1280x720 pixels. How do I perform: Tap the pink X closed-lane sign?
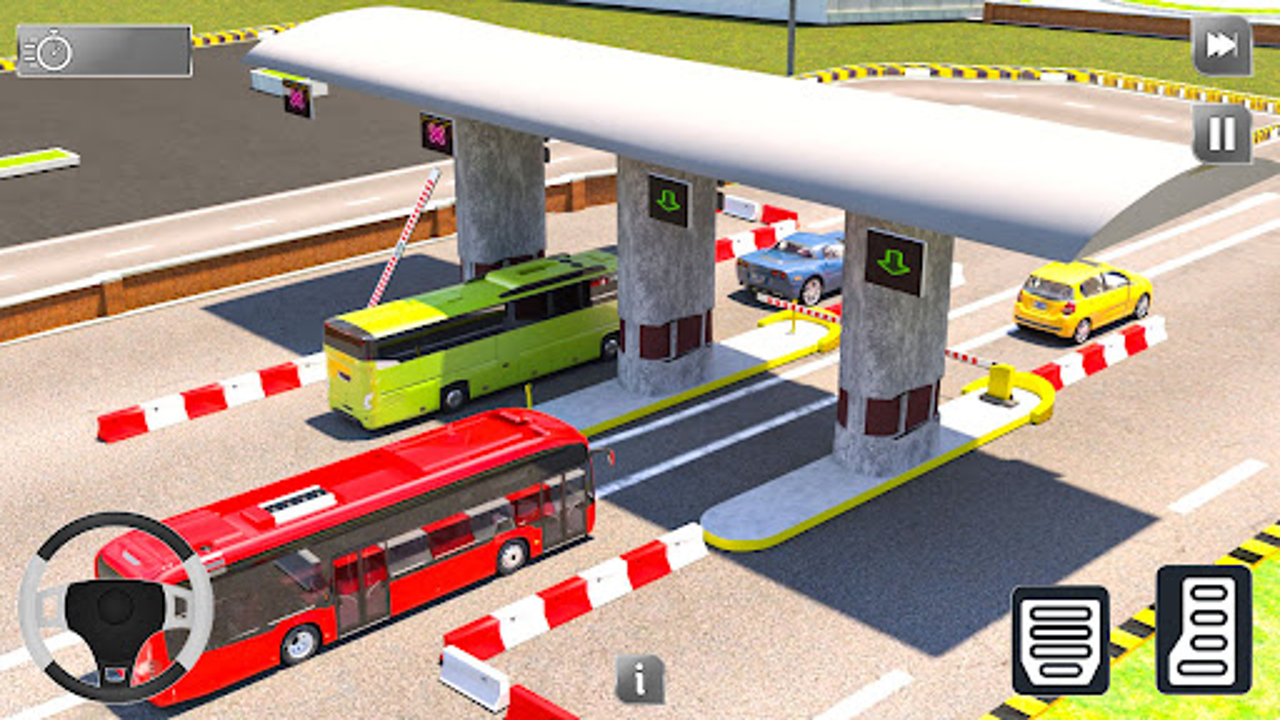pyautogui.click(x=434, y=130)
